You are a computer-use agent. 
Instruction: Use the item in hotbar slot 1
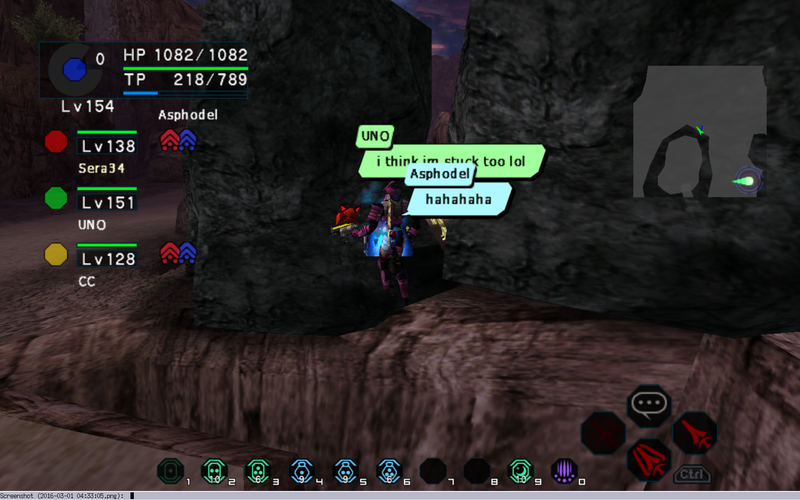(172, 470)
